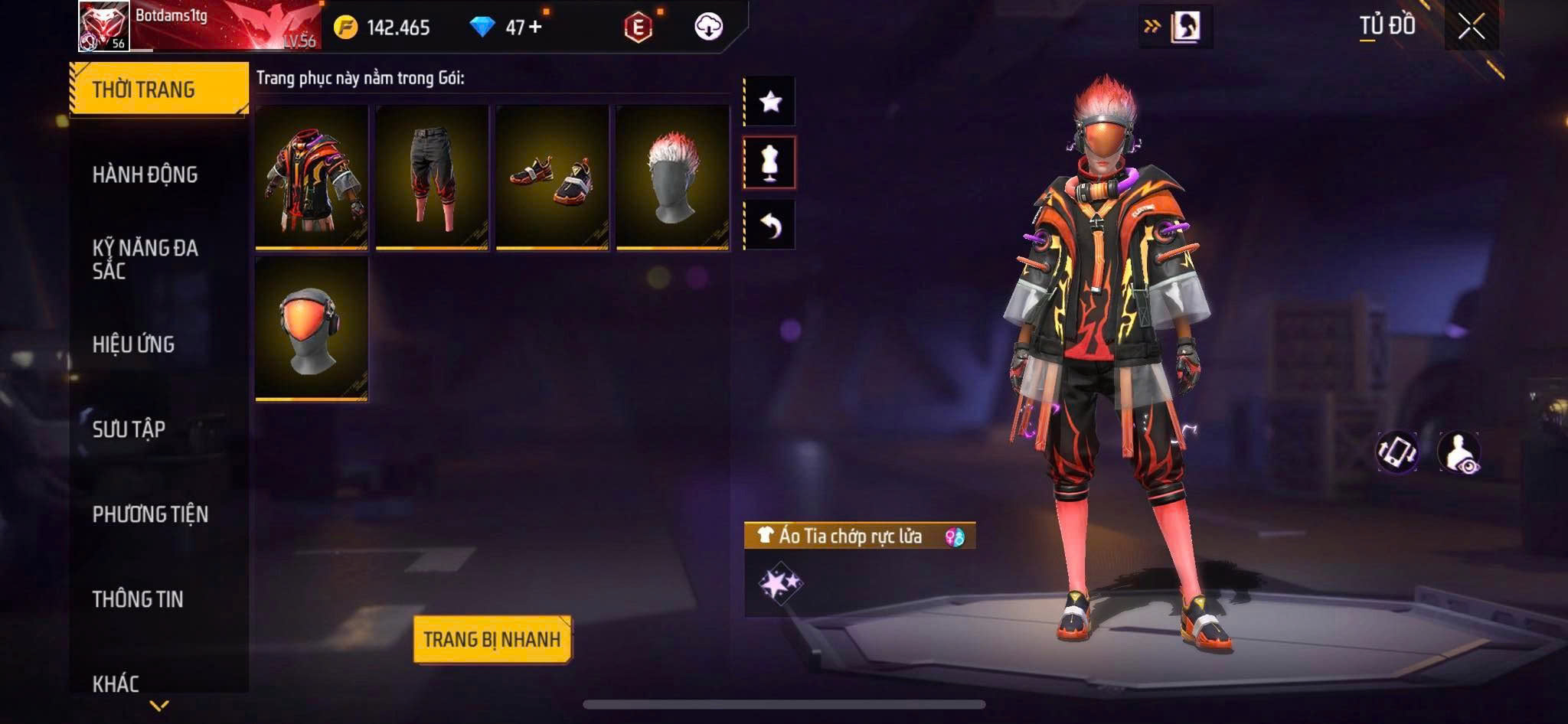
Task: Close the Tủ Đồ wardrobe screen
Action: pyautogui.click(x=1471, y=28)
